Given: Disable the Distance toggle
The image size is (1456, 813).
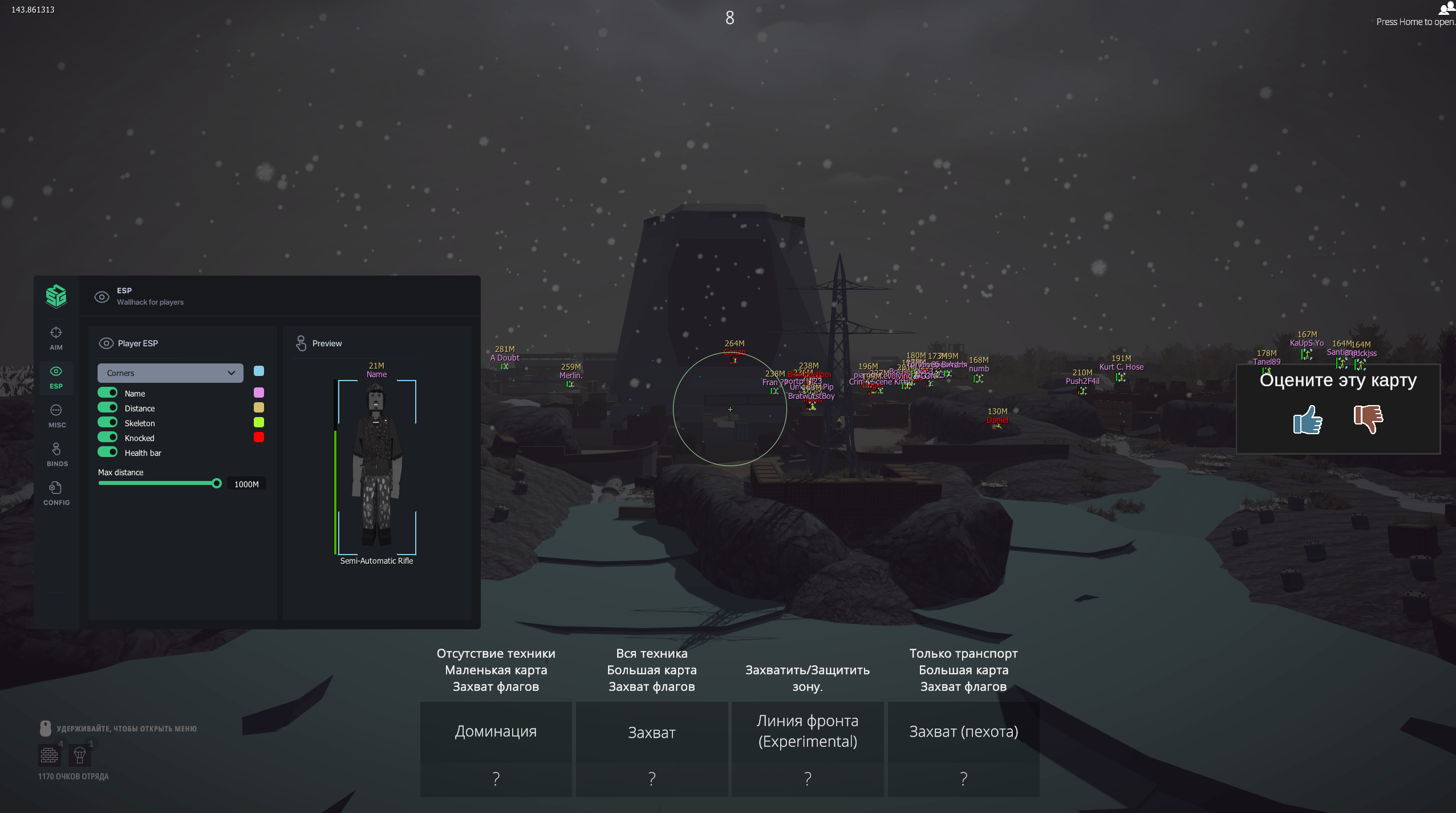Looking at the screenshot, I should (x=107, y=408).
